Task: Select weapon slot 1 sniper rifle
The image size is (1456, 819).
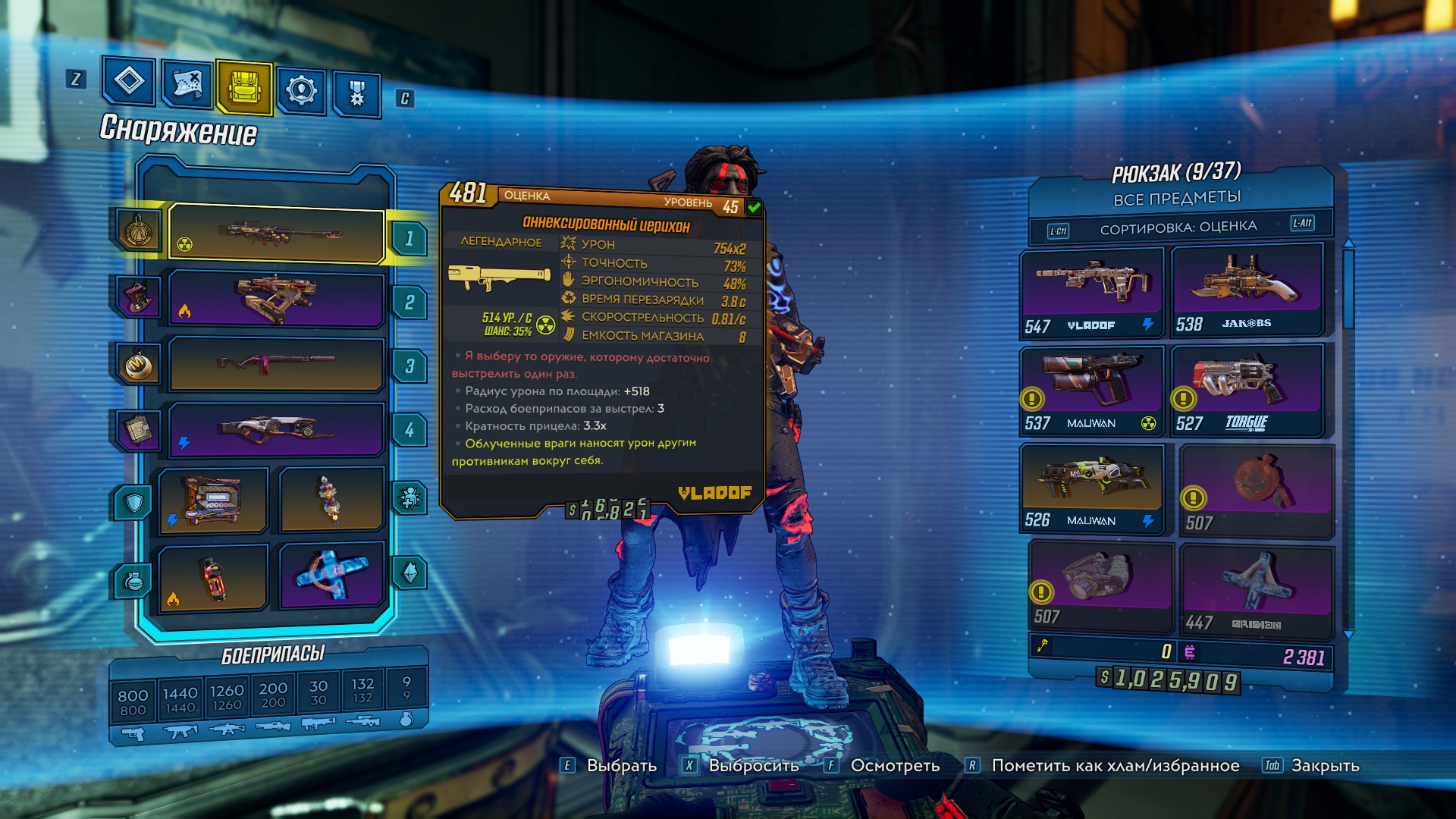Action: [277, 234]
